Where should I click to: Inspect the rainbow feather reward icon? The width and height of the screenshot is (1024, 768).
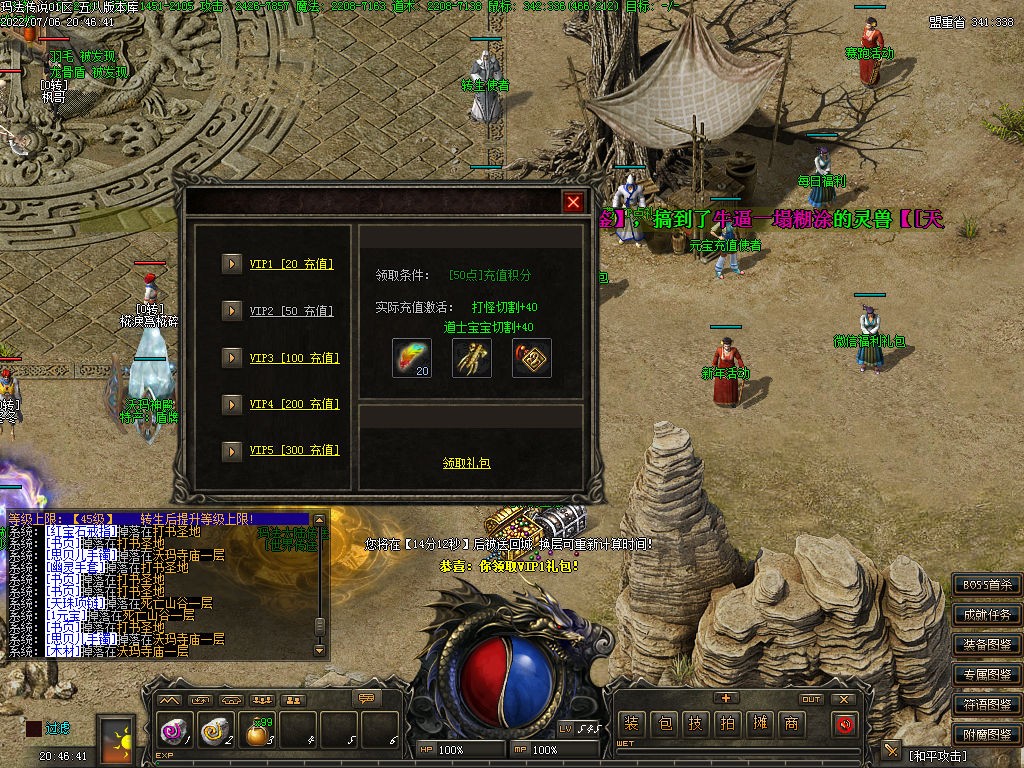411,358
